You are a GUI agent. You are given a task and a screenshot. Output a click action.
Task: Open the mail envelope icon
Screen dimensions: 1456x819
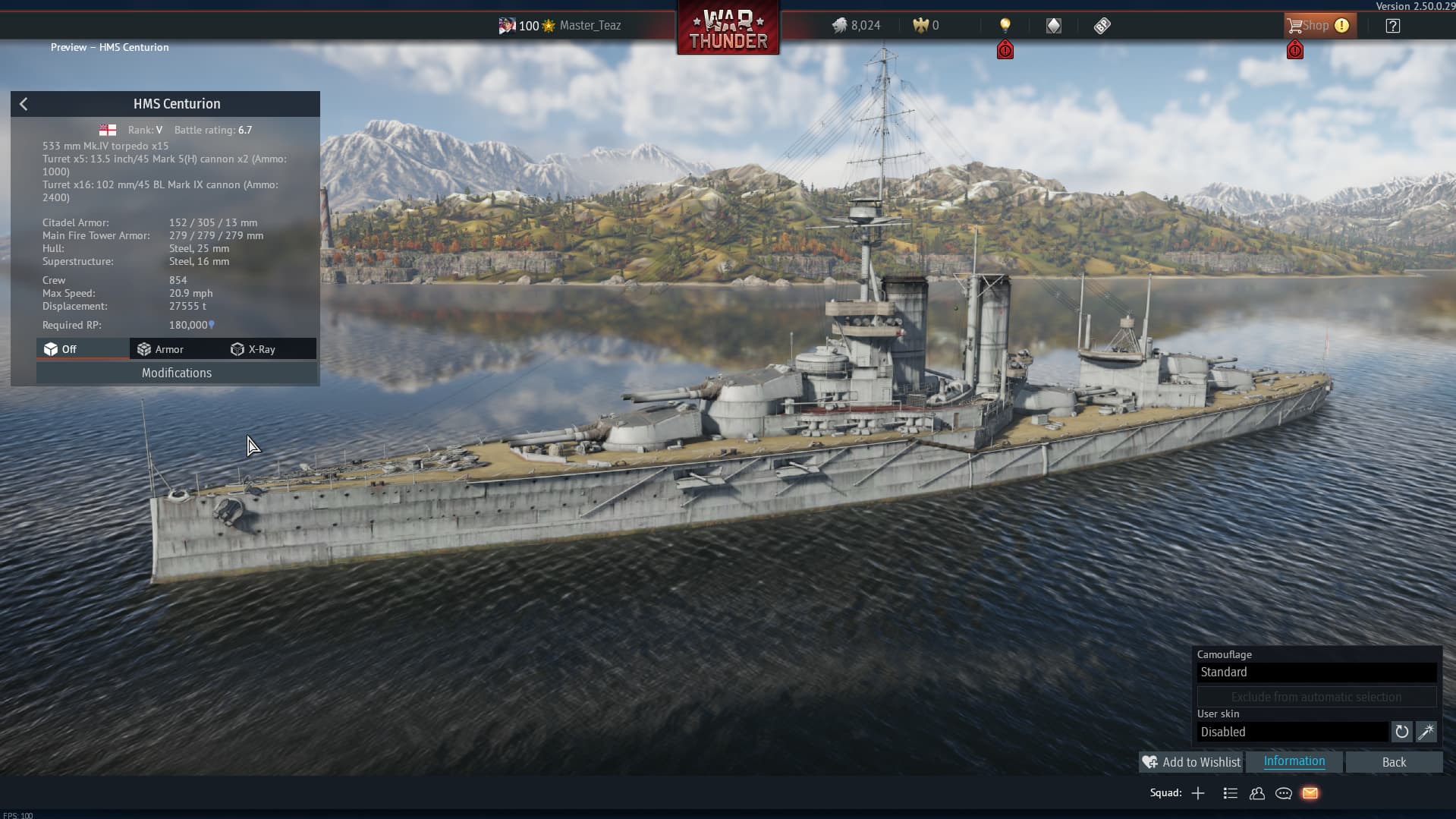coord(1310,793)
